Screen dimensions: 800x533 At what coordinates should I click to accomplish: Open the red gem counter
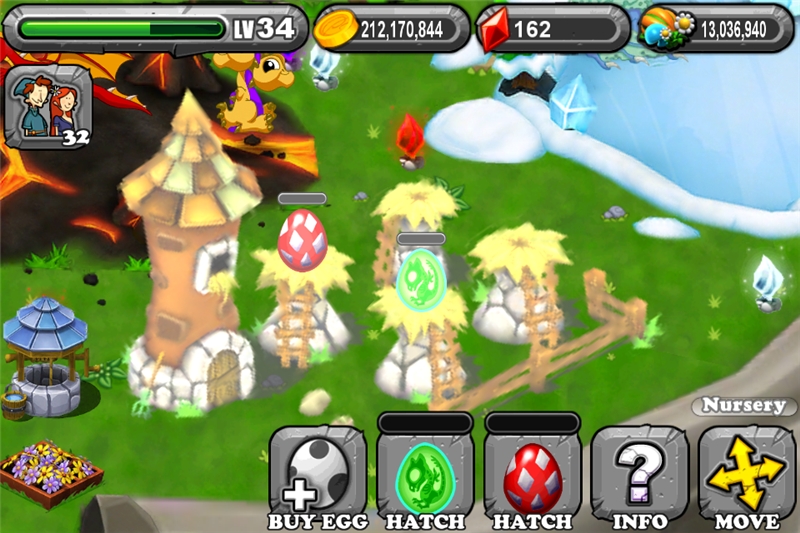point(551,28)
